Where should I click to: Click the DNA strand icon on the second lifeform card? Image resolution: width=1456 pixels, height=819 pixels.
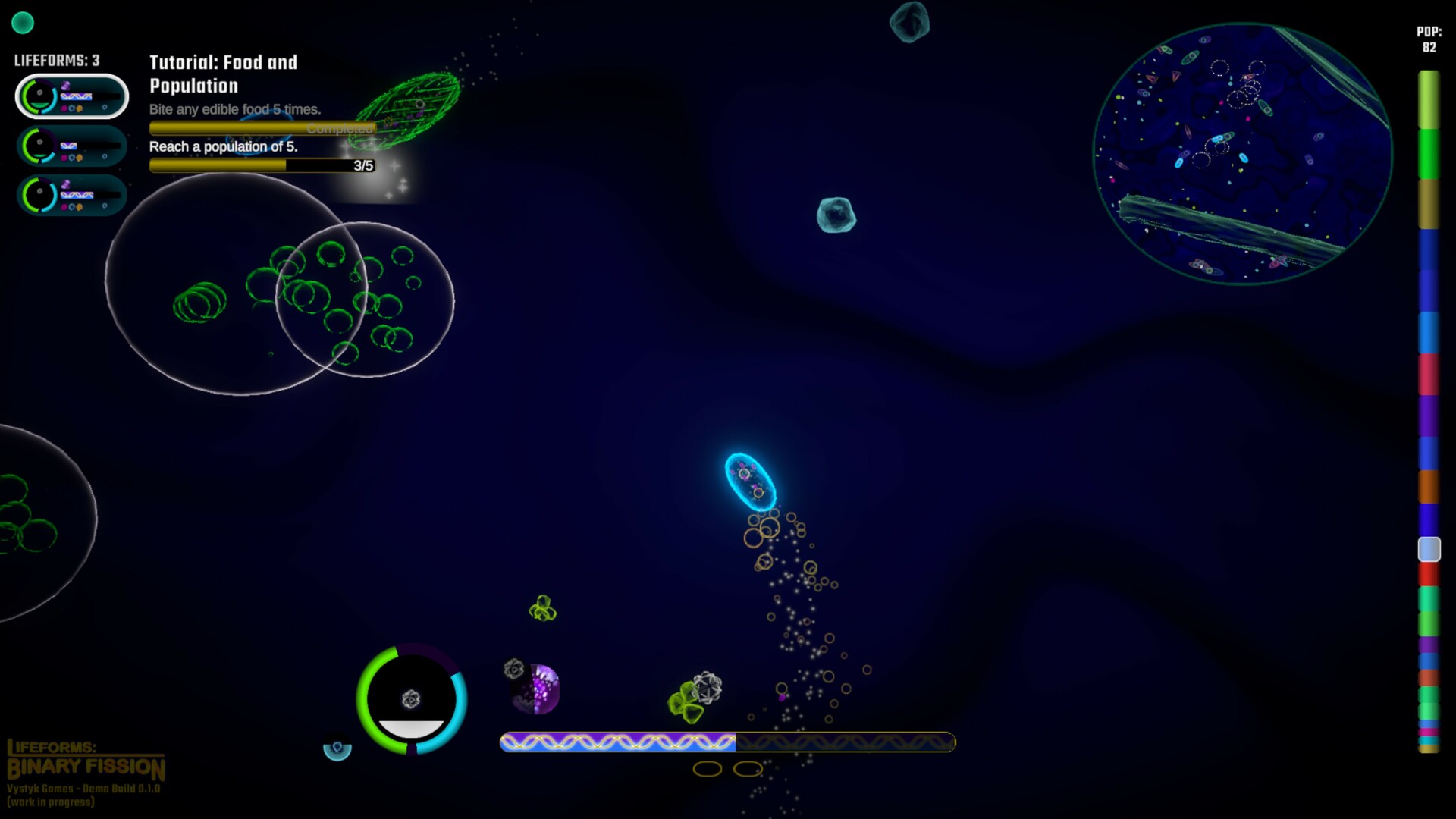pos(68,146)
